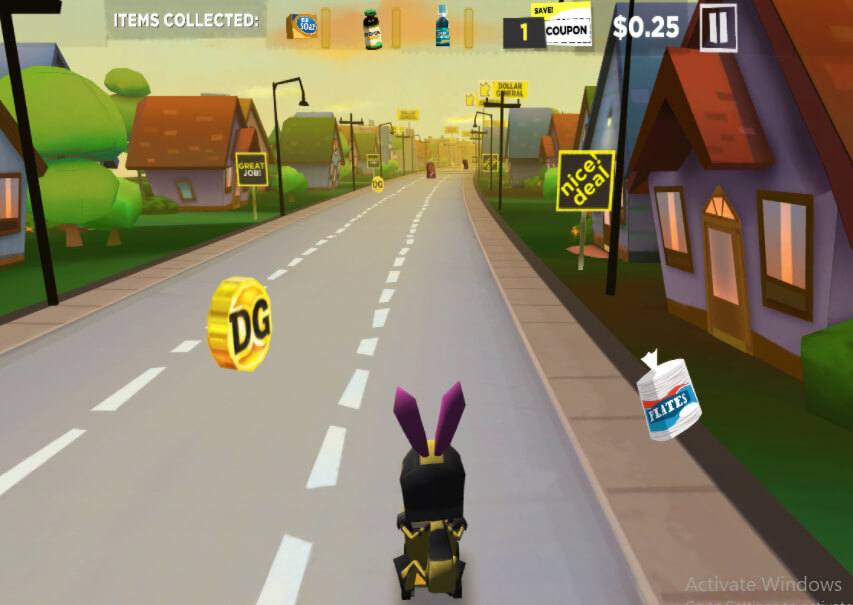Select the teal bottle collected item
Screen dimensions: 853x605
pyautogui.click(x=442, y=26)
